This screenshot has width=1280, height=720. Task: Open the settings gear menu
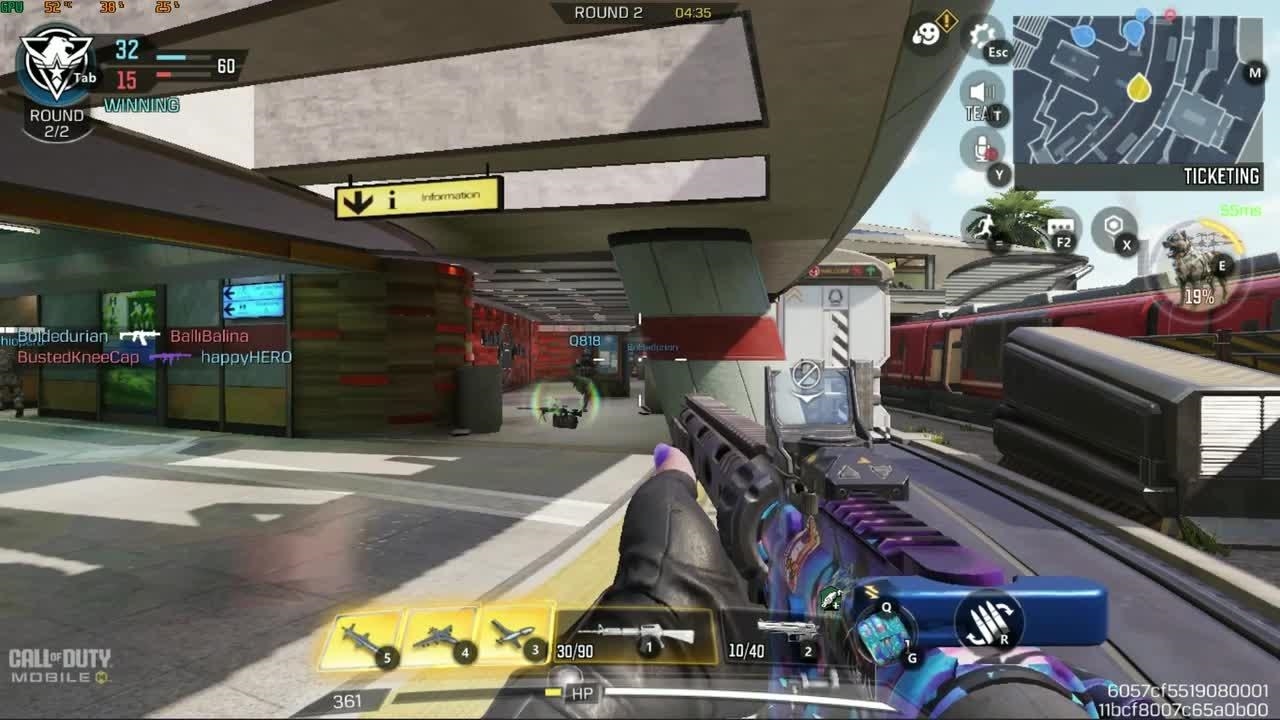(983, 36)
